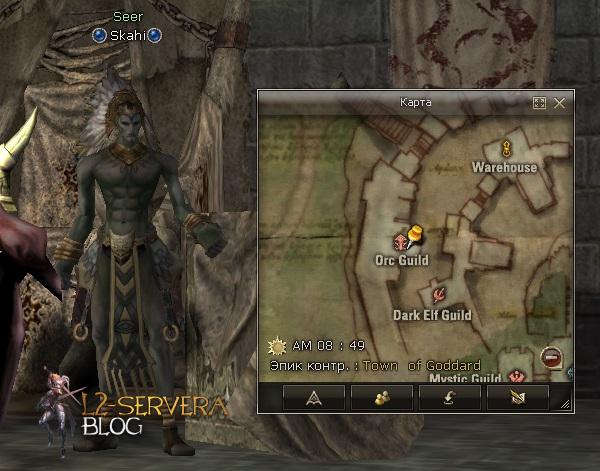
Task: Close the Карта map window
Action: [560, 103]
